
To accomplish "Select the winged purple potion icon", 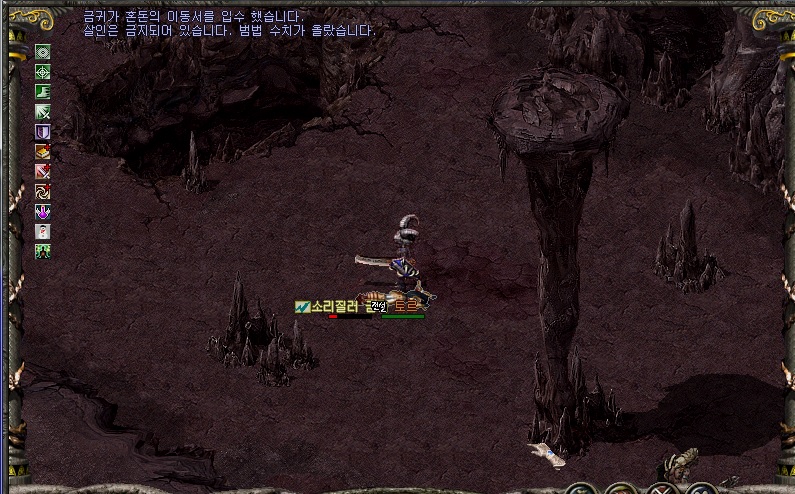I will (x=43, y=212).
